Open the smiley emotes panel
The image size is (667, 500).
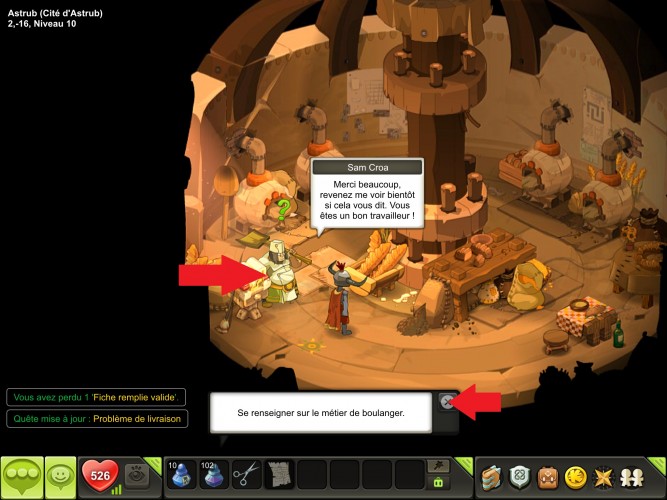click(62, 476)
